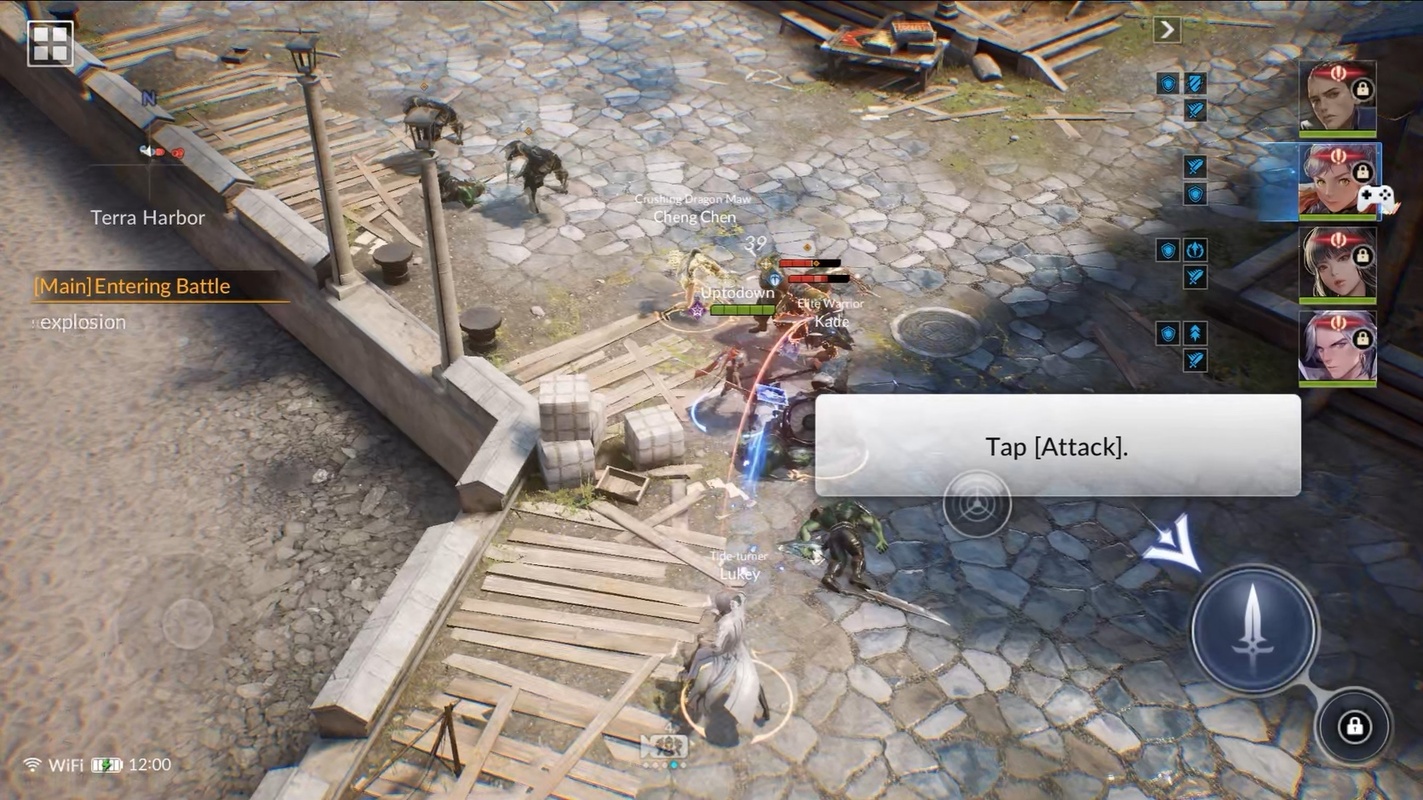1423x800 pixels.
Task: Open the four-square main menu icon
Action: pos(50,43)
